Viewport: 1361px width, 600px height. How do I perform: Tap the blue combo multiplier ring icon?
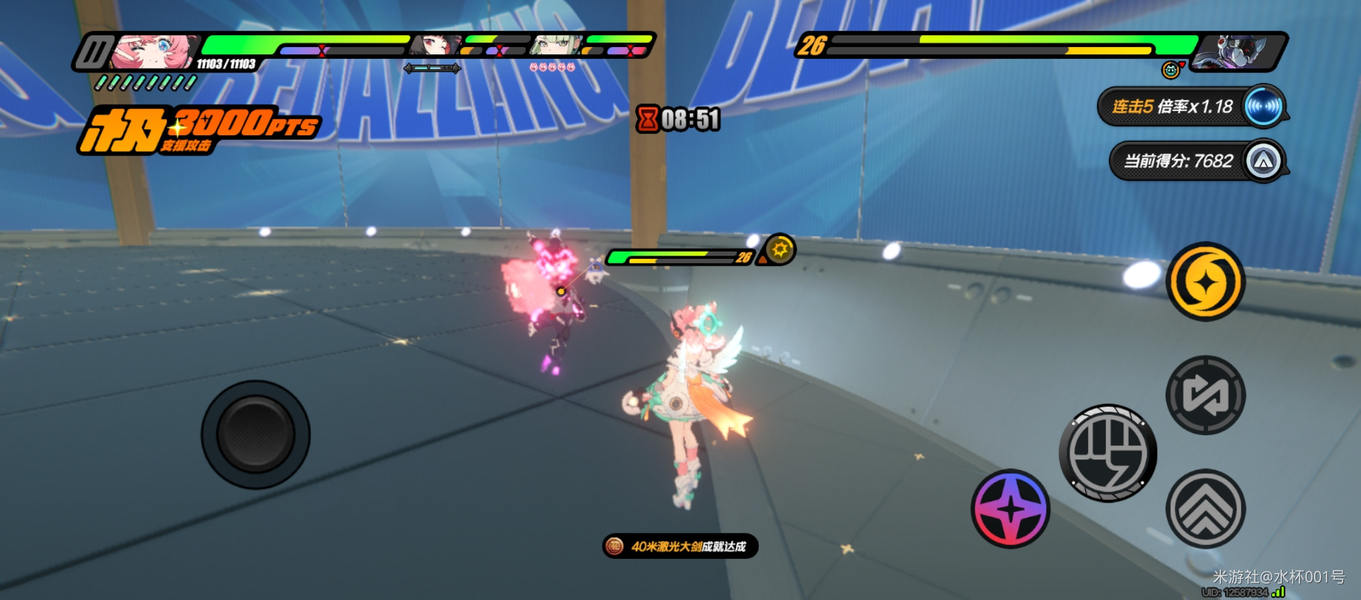(1264, 106)
